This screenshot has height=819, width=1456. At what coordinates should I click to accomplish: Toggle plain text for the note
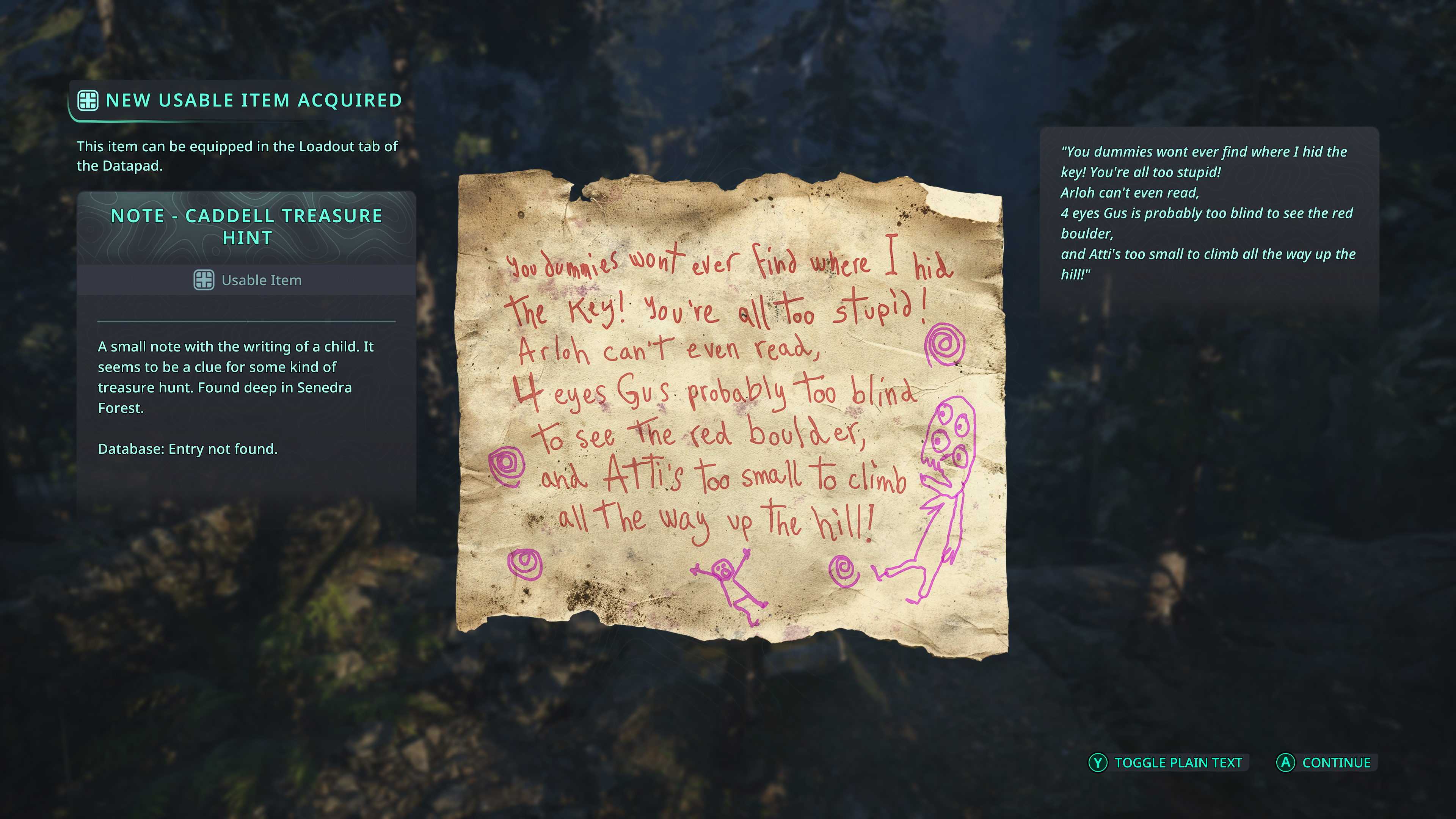pyautogui.click(x=1167, y=763)
